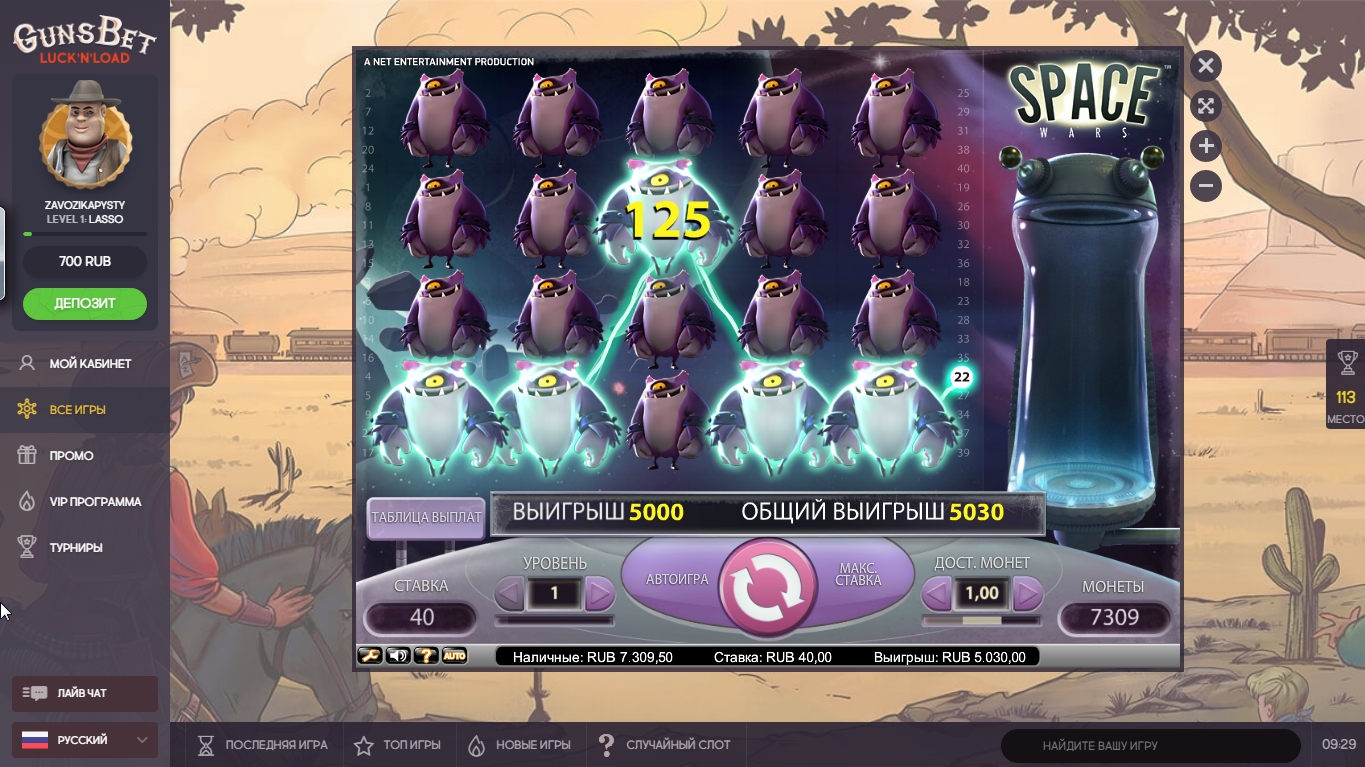Start Автоигра autoplay mode

click(x=677, y=579)
